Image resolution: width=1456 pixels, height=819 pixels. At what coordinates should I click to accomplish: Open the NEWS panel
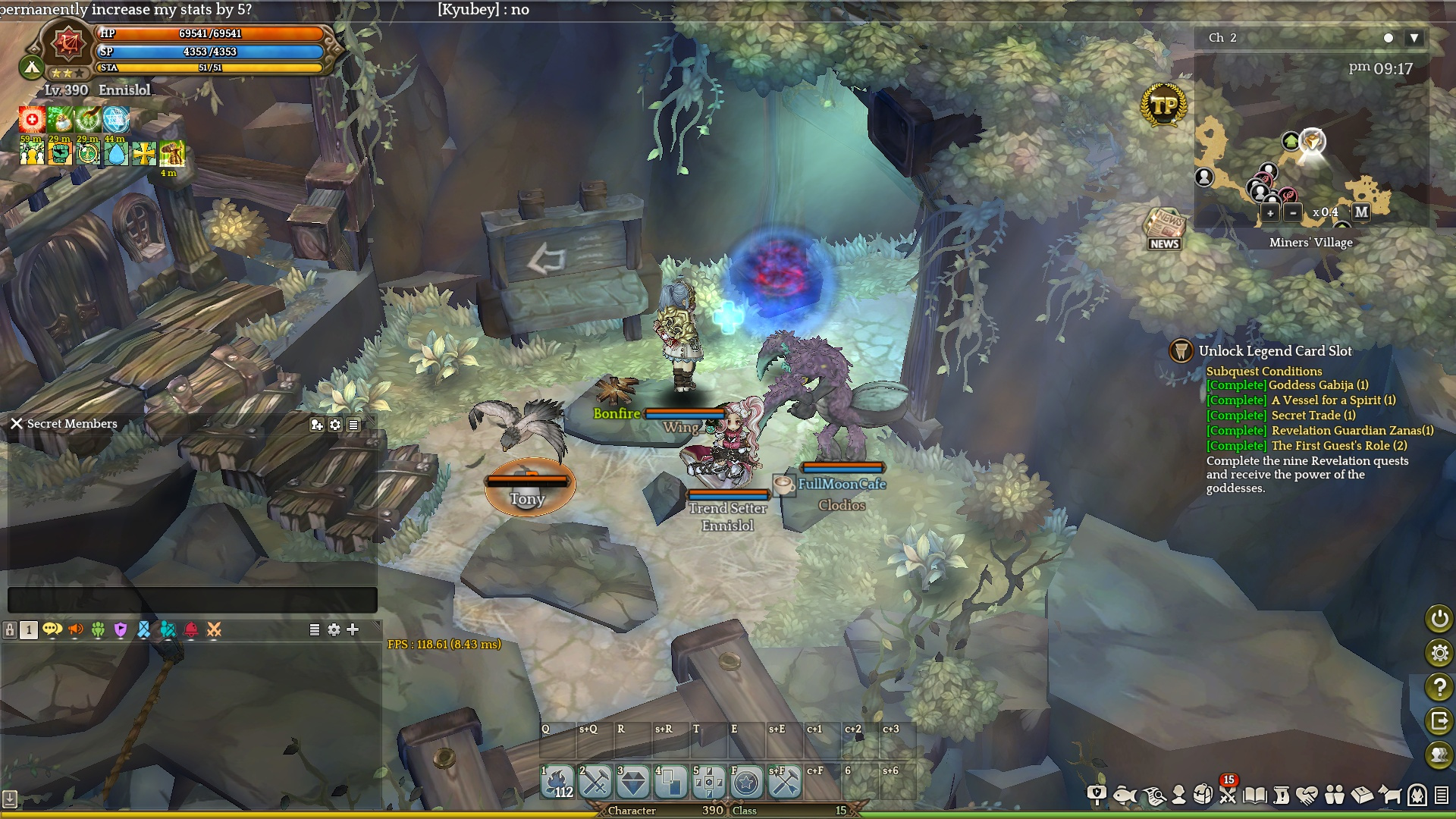1164,229
